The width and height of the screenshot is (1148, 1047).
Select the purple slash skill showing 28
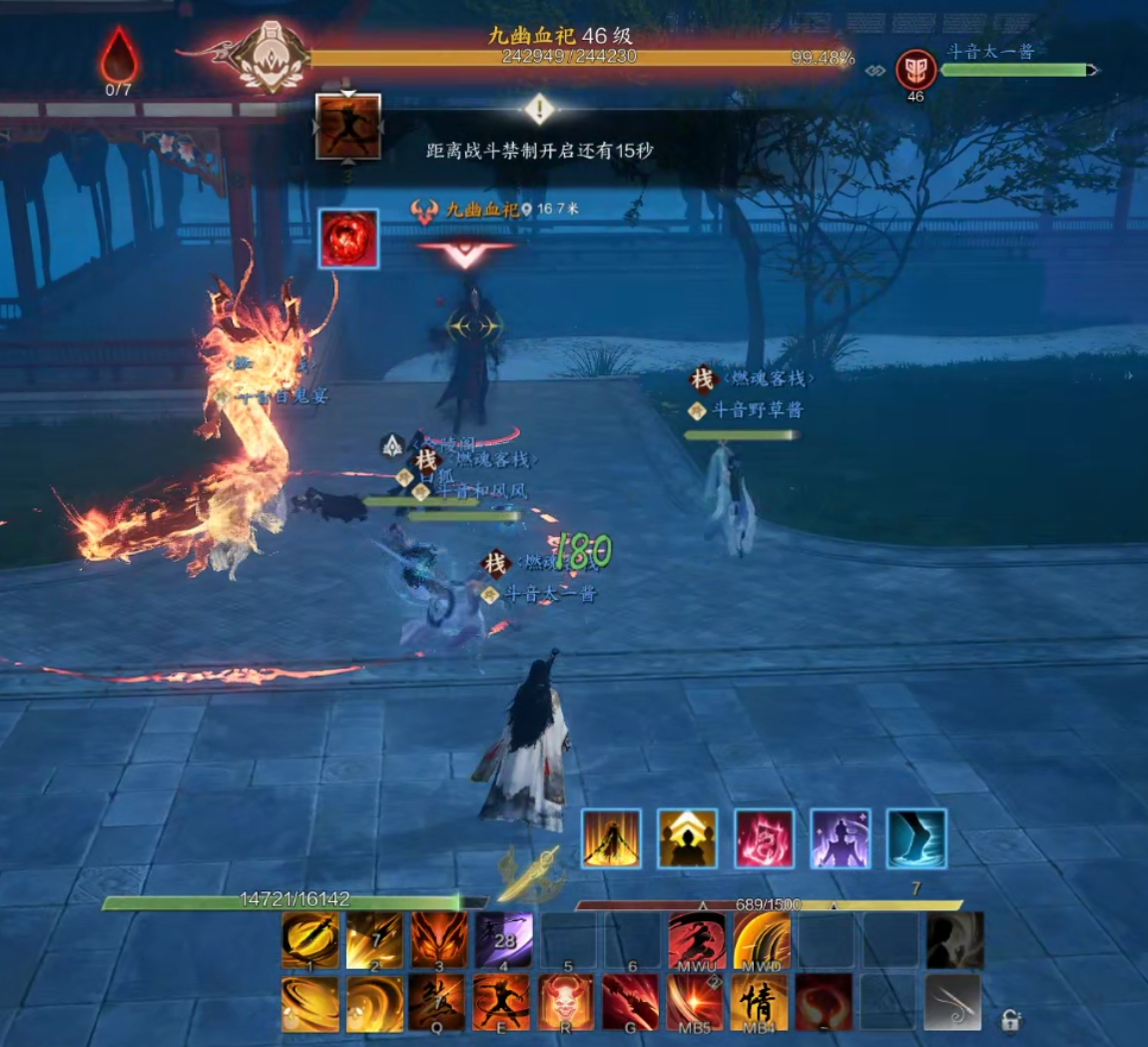tap(503, 940)
